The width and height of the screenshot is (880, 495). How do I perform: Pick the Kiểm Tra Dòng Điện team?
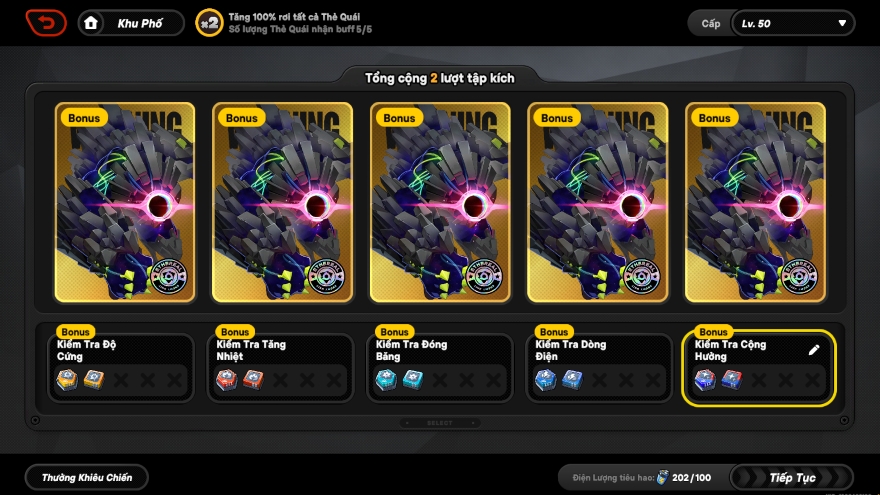pyautogui.click(x=598, y=368)
